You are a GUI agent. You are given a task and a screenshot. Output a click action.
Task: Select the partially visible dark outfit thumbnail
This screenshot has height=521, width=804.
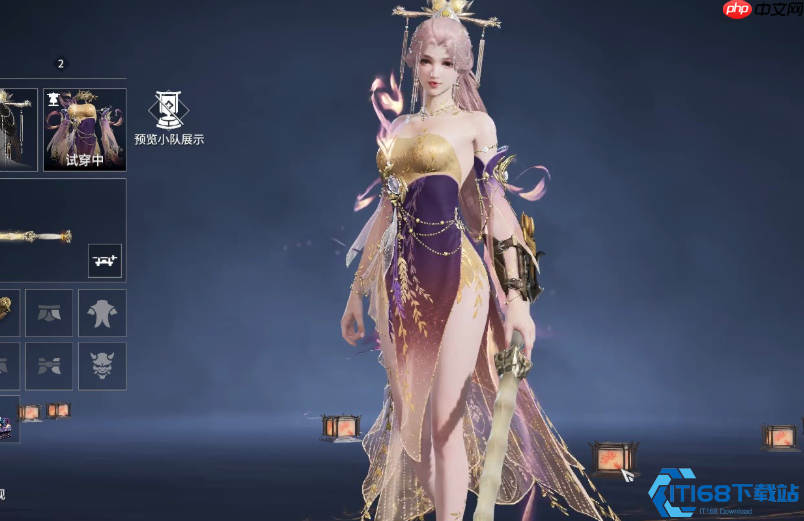(18, 129)
